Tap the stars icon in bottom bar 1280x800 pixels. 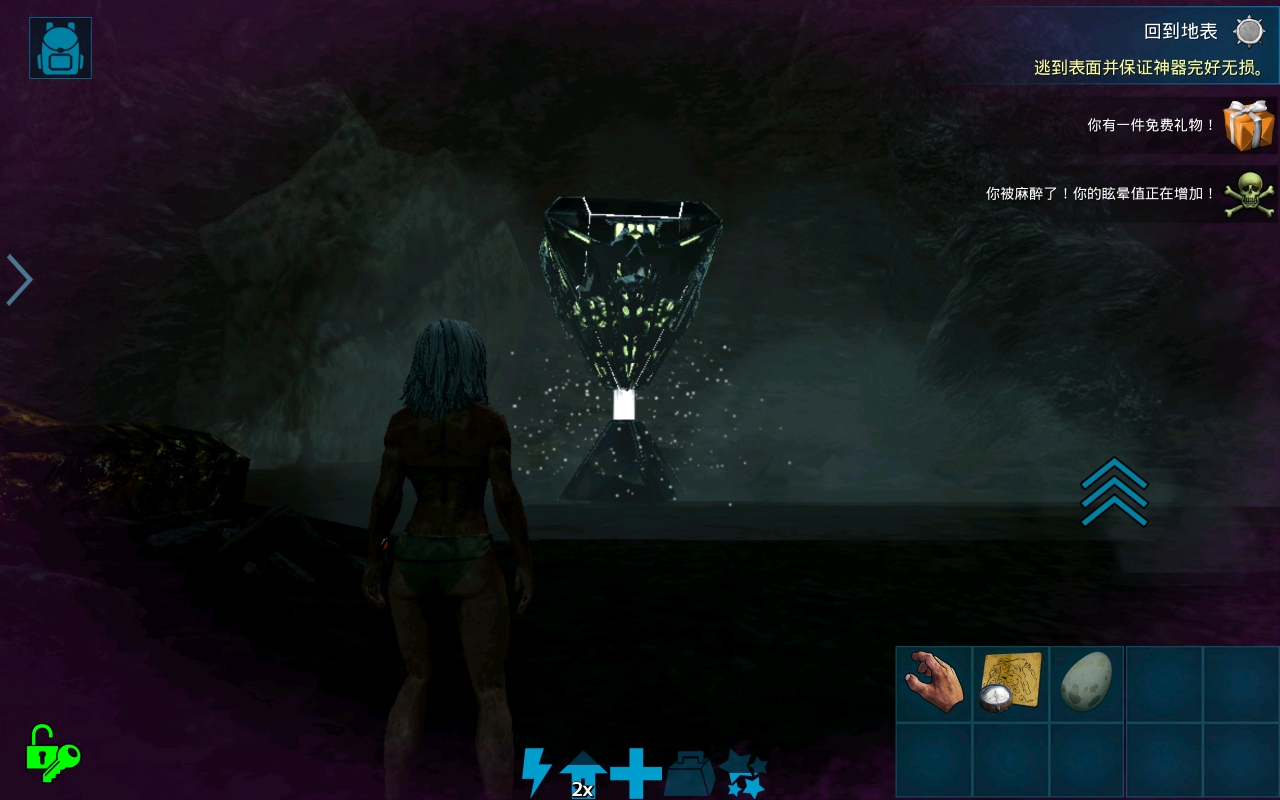743,773
